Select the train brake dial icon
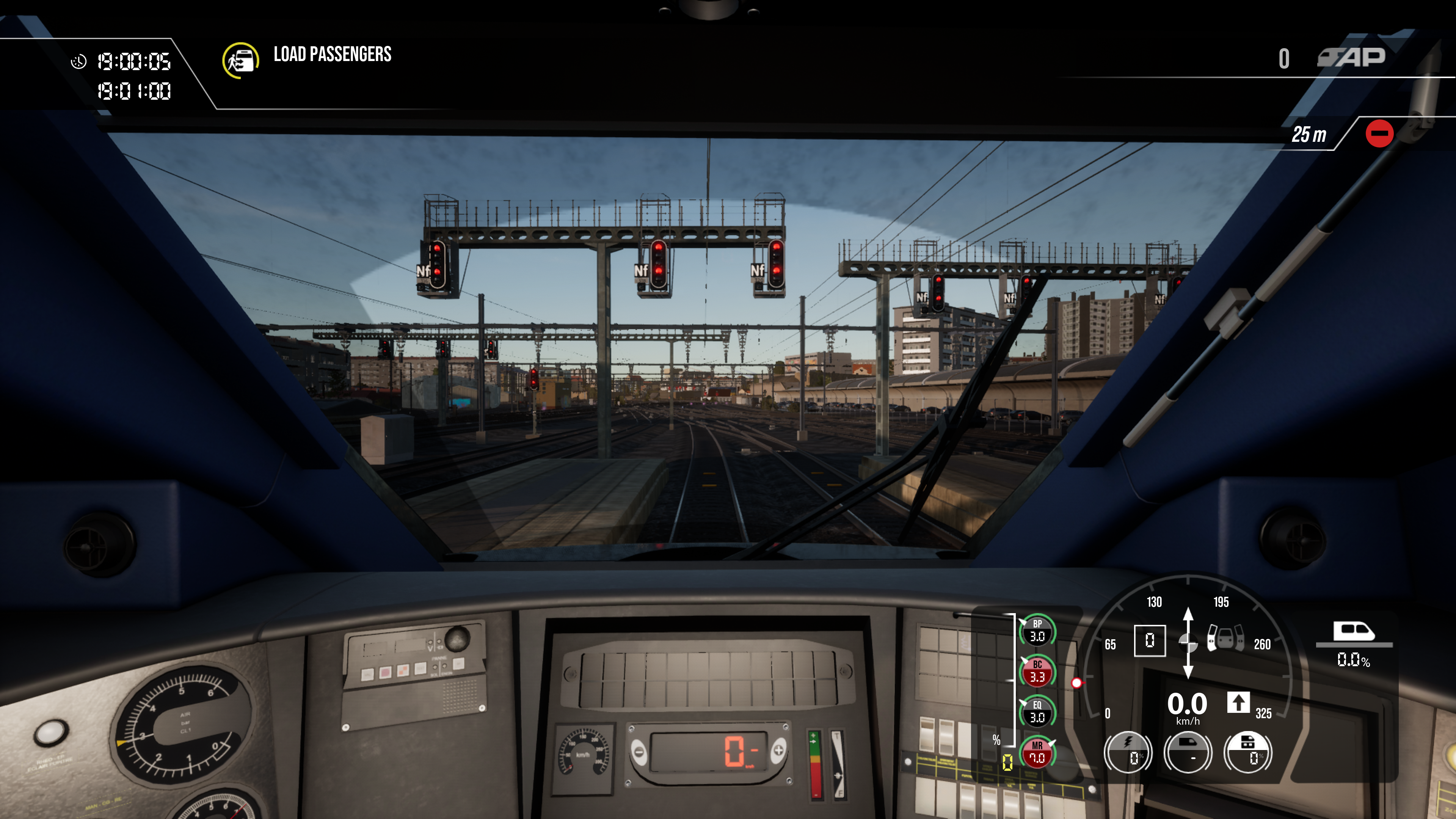The width and height of the screenshot is (1456, 819). 1188,752
